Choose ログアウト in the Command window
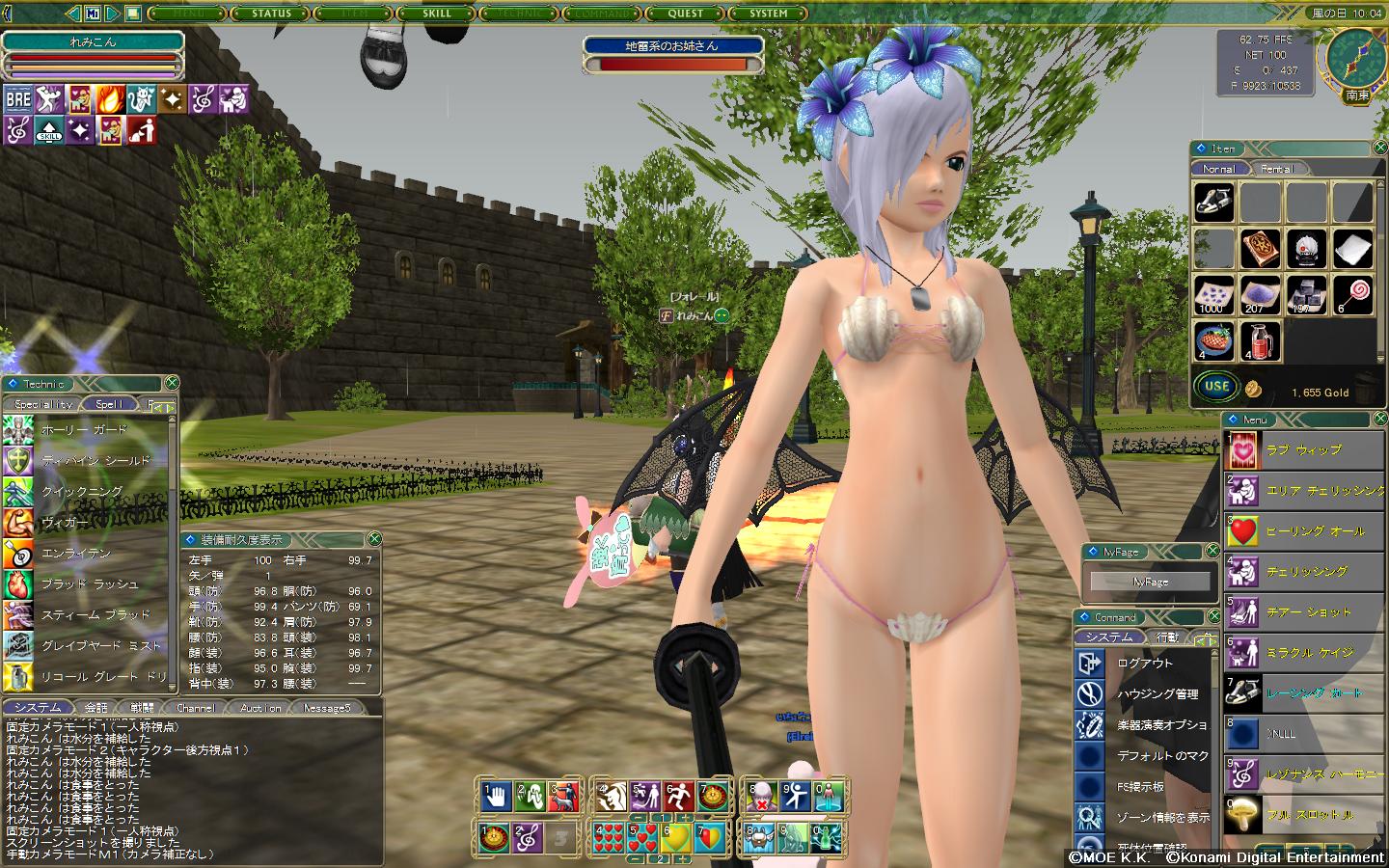Image resolution: width=1389 pixels, height=868 pixels. [x=1145, y=664]
